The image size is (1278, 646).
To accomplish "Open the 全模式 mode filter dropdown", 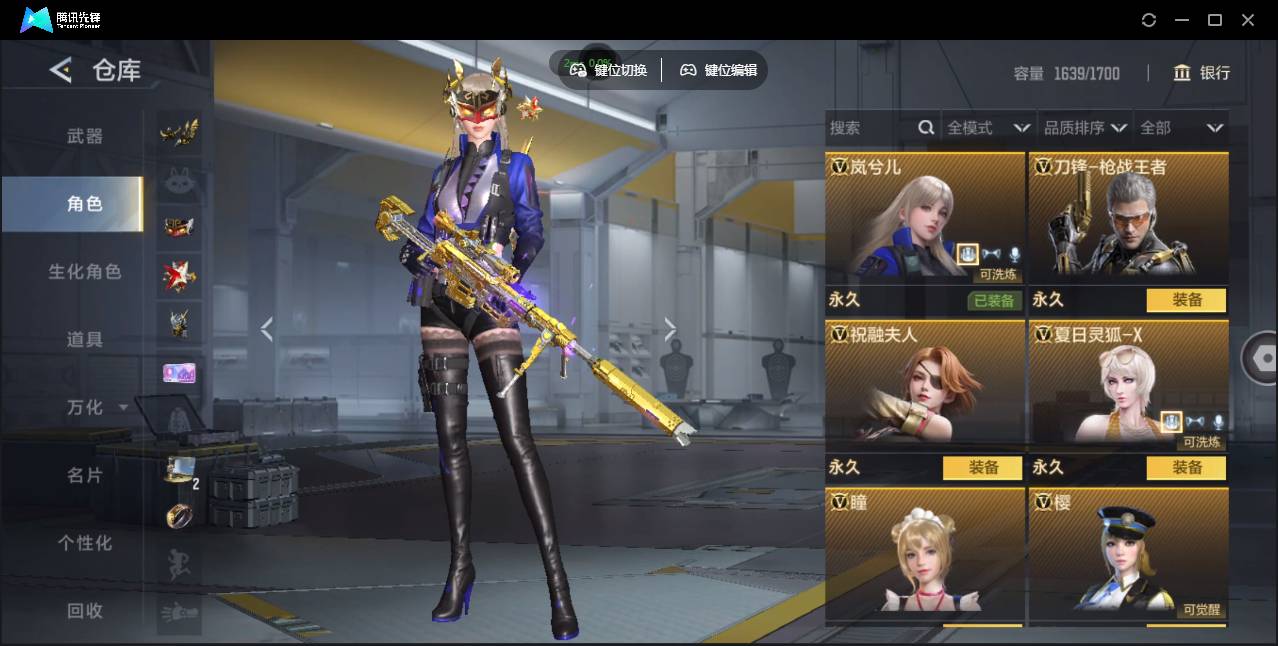I will tap(988, 128).
